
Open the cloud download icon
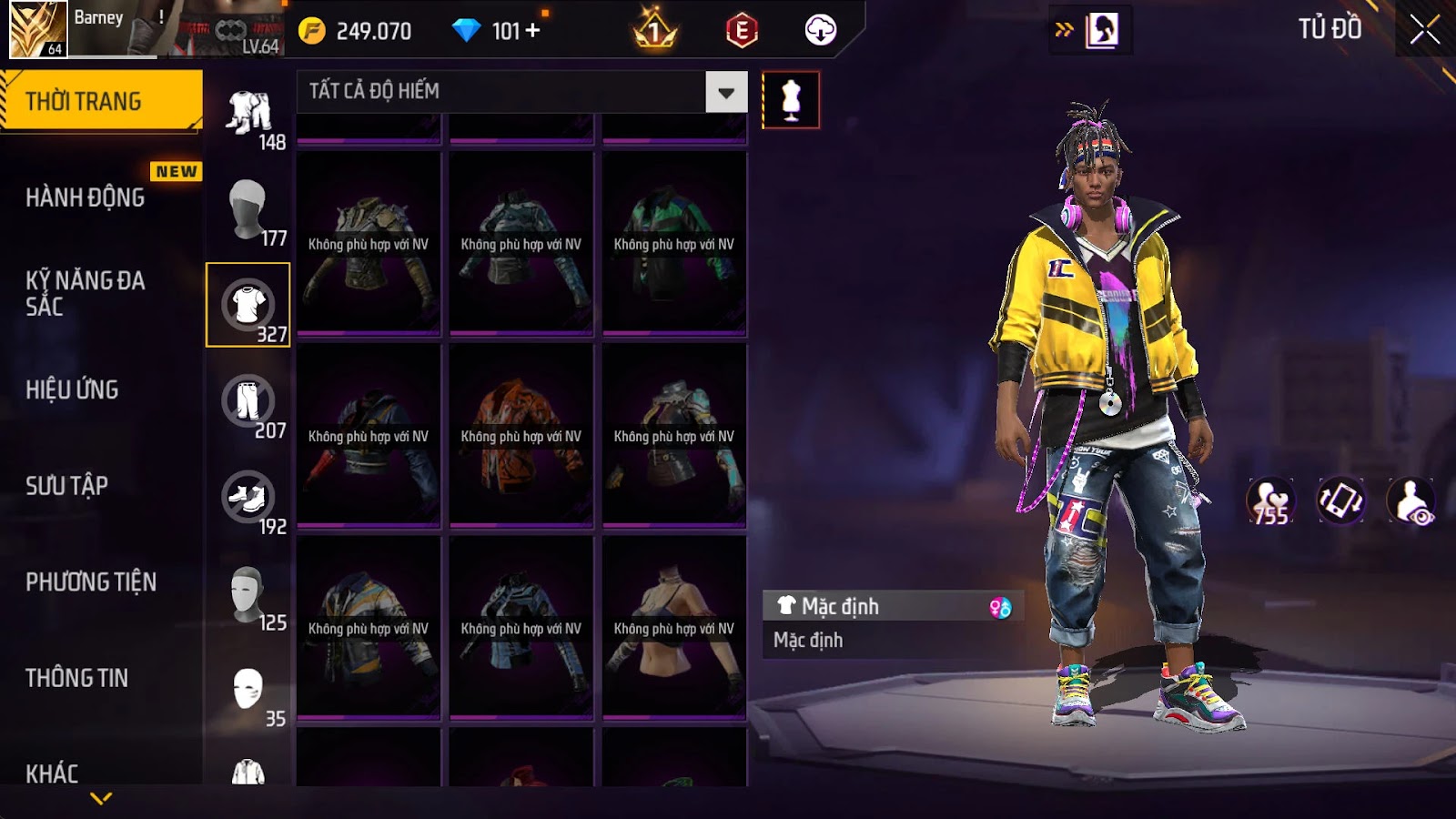click(820, 31)
